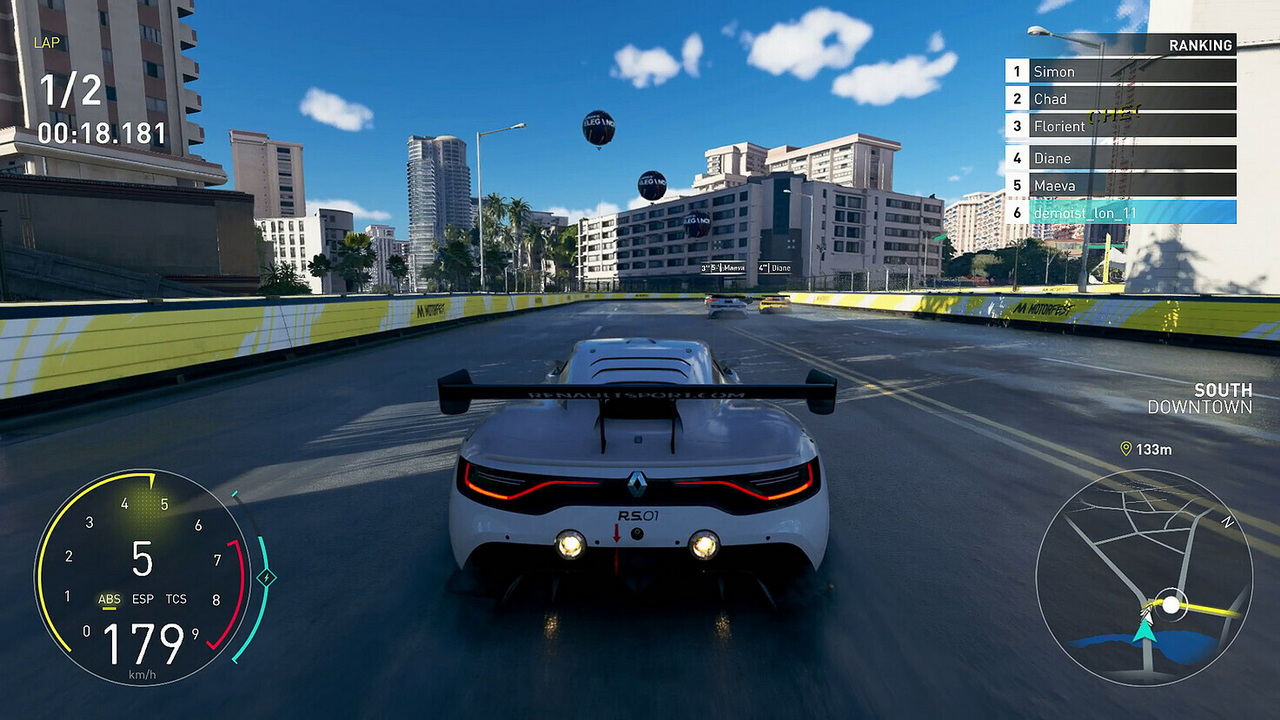Click the 133m distance waypoint indicator

click(x=1146, y=449)
